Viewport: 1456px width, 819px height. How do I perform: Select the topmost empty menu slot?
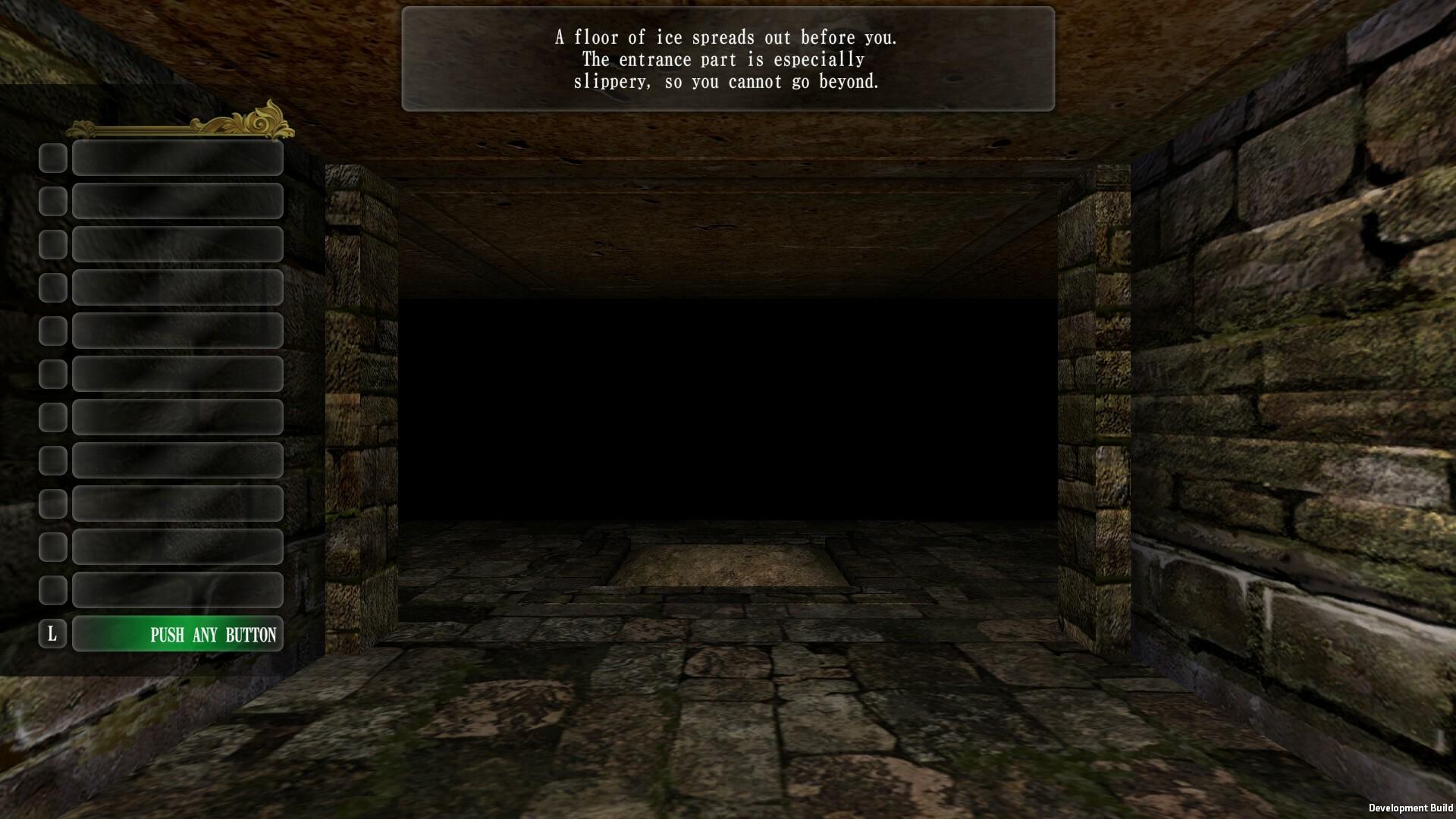(177, 158)
